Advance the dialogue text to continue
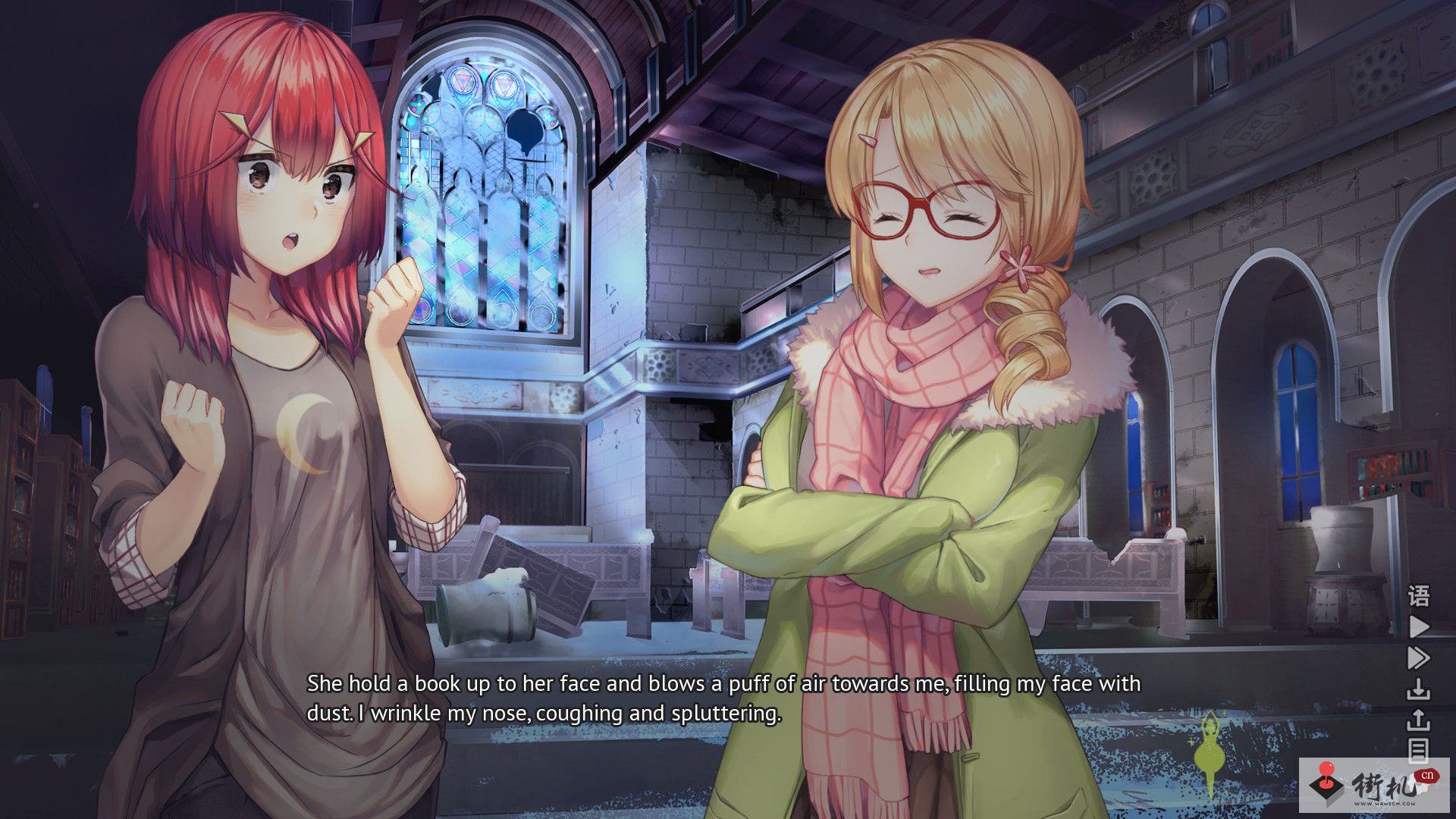Screen dimensions: 1456x819 pyautogui.click(x=723, y=698)
